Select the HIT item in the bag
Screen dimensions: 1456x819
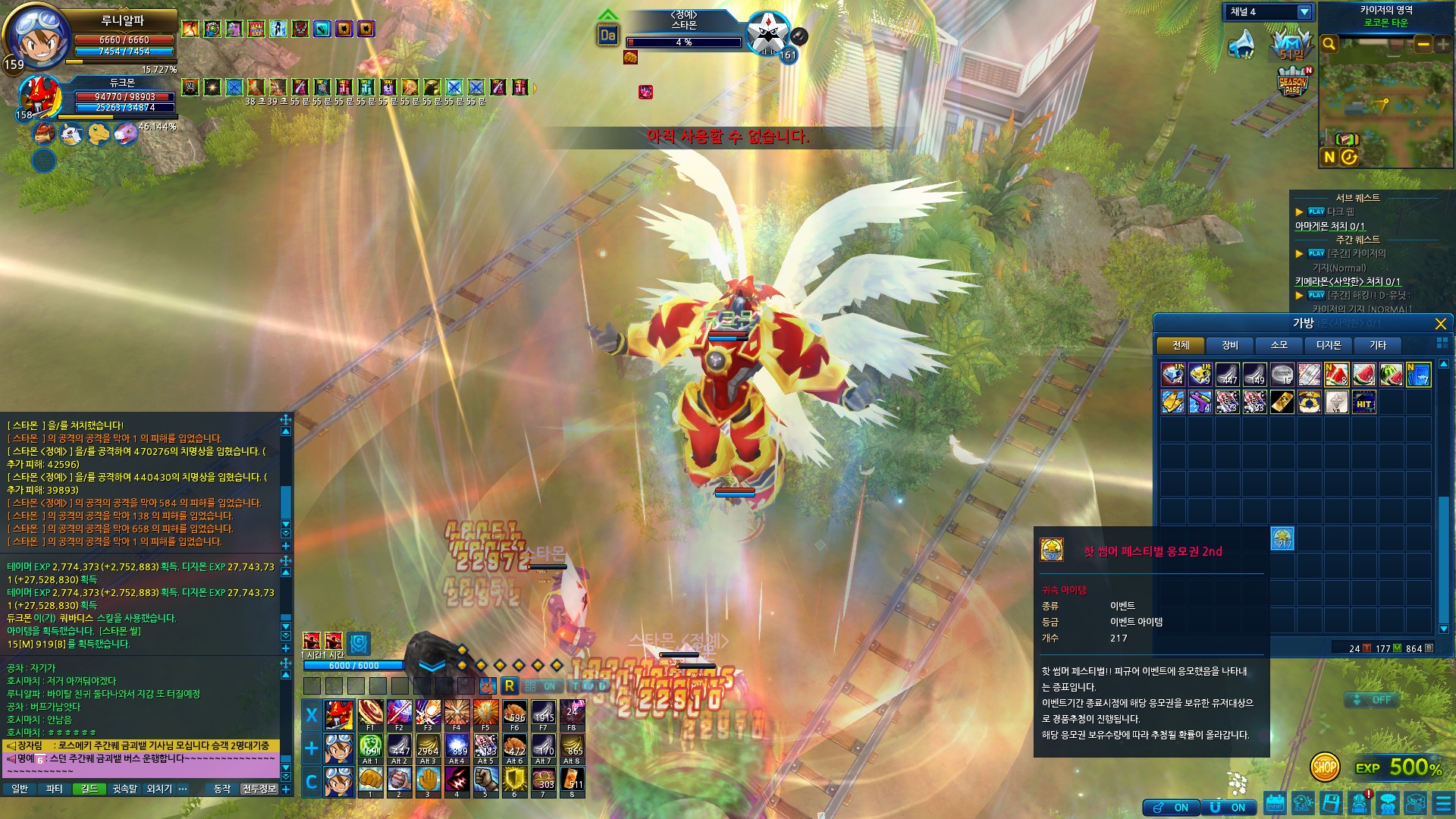(1363, 402)
